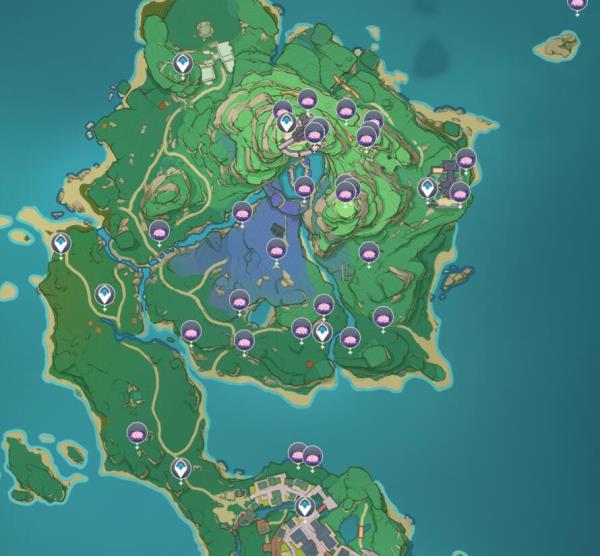Select the teleport waypoint beside the northern ruins
The image size is (600, 556).
point(182,66)
